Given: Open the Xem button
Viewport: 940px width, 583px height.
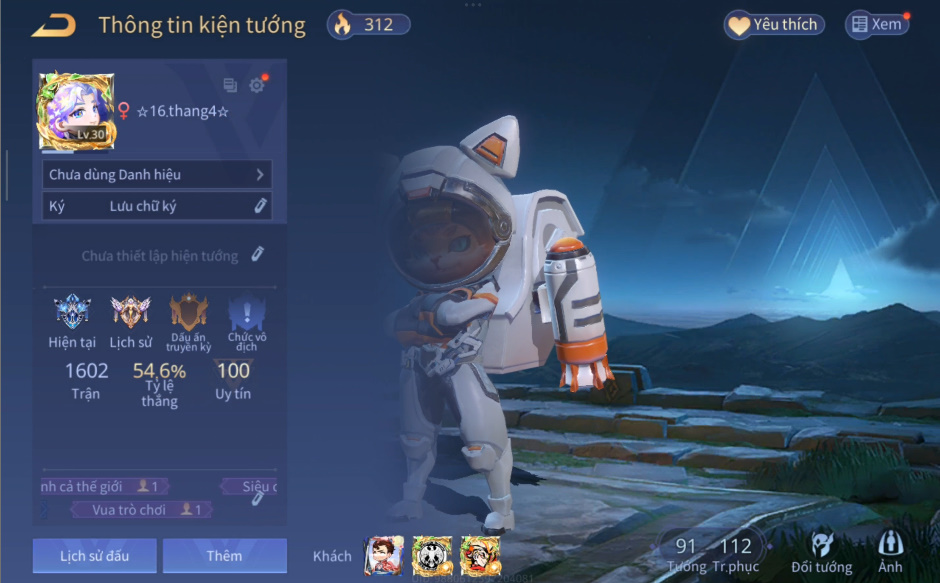Looking at the screenshot, I should 877,25.
